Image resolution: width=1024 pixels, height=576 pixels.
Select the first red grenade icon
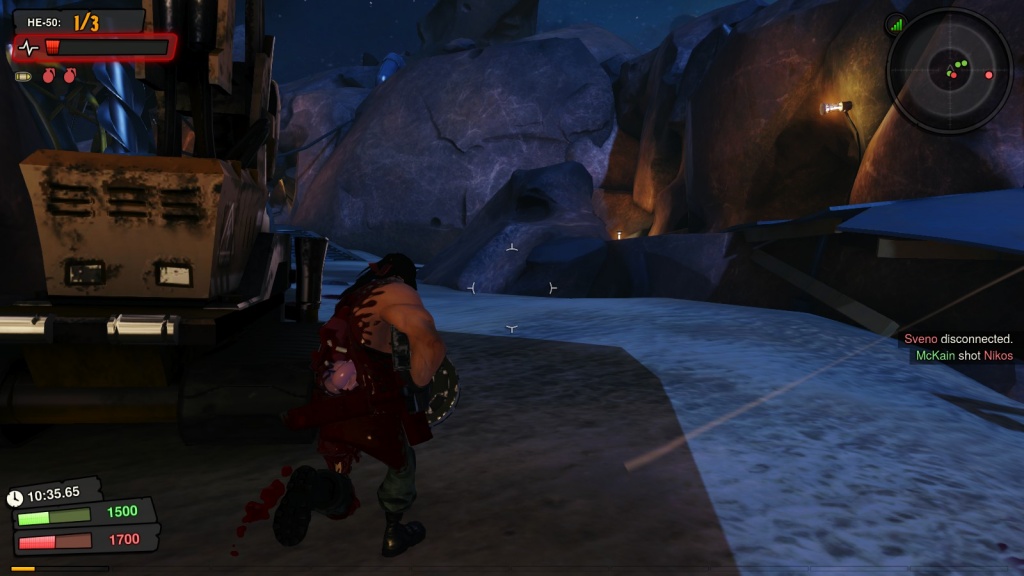point(48,76)
